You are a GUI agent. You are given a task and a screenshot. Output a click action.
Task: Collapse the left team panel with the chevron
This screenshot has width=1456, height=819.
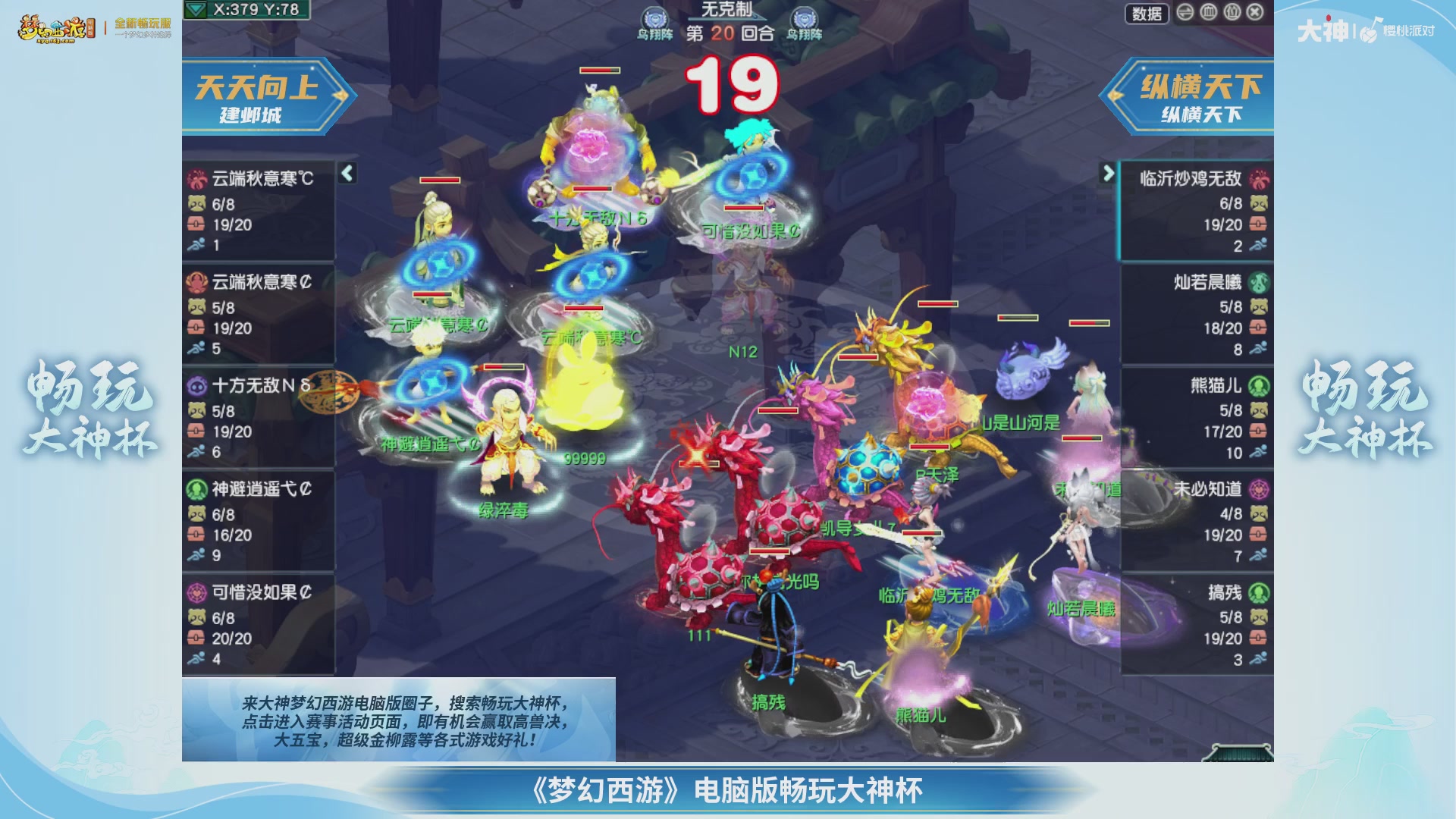(346, 173)
